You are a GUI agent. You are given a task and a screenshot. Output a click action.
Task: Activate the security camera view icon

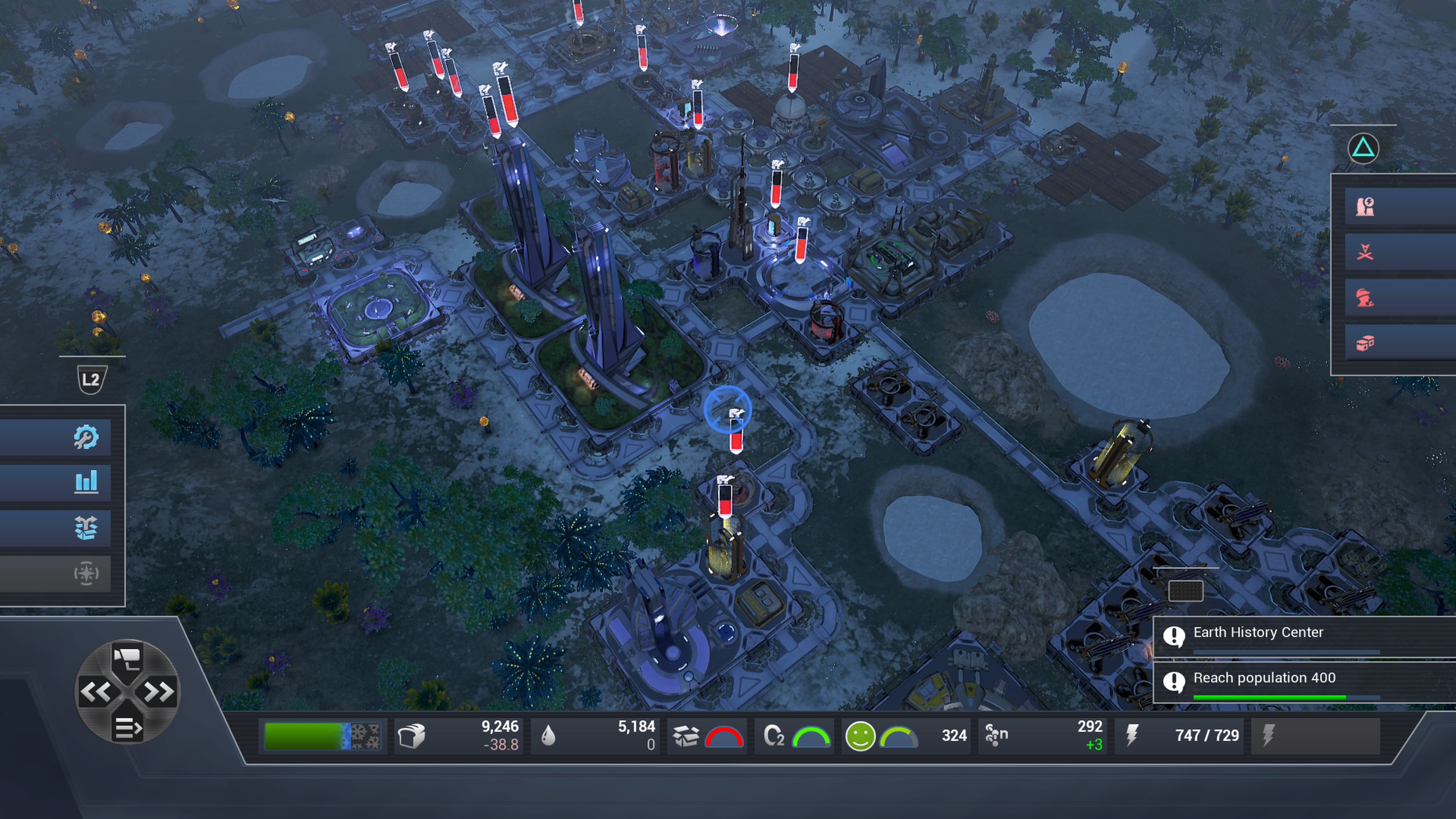[127, 659]
